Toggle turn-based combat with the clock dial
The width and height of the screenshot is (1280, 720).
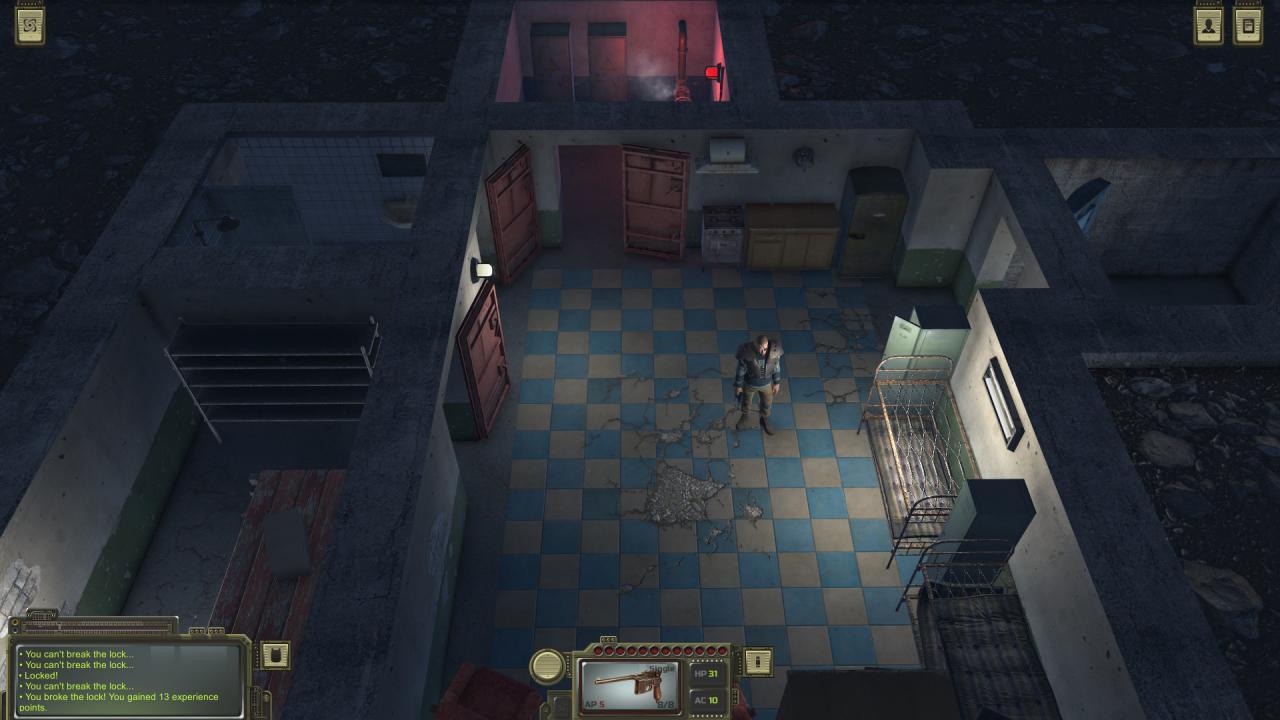pyautogui.click(x=547, y=665)
